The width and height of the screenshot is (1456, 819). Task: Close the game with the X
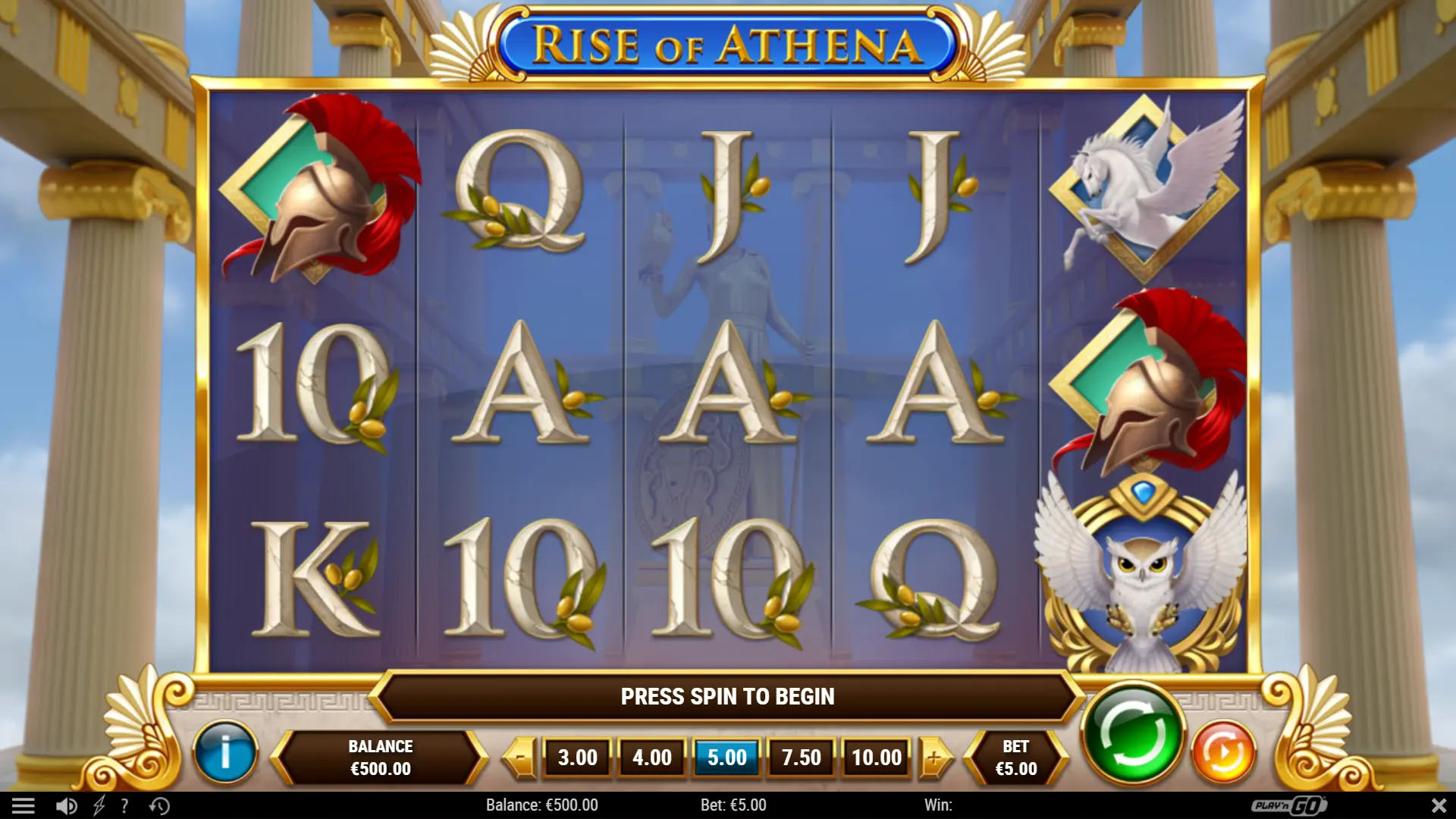(x=1438, y=805)
